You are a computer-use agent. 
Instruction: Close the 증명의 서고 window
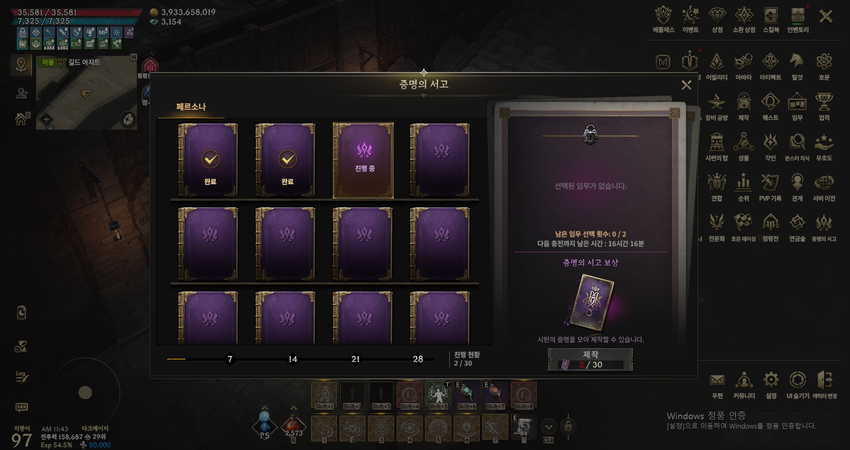click(686, 85)
